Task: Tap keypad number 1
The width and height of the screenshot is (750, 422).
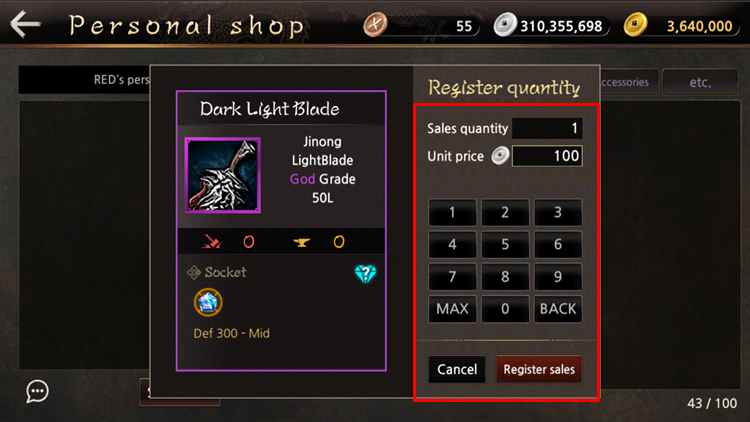Action: 452,213
